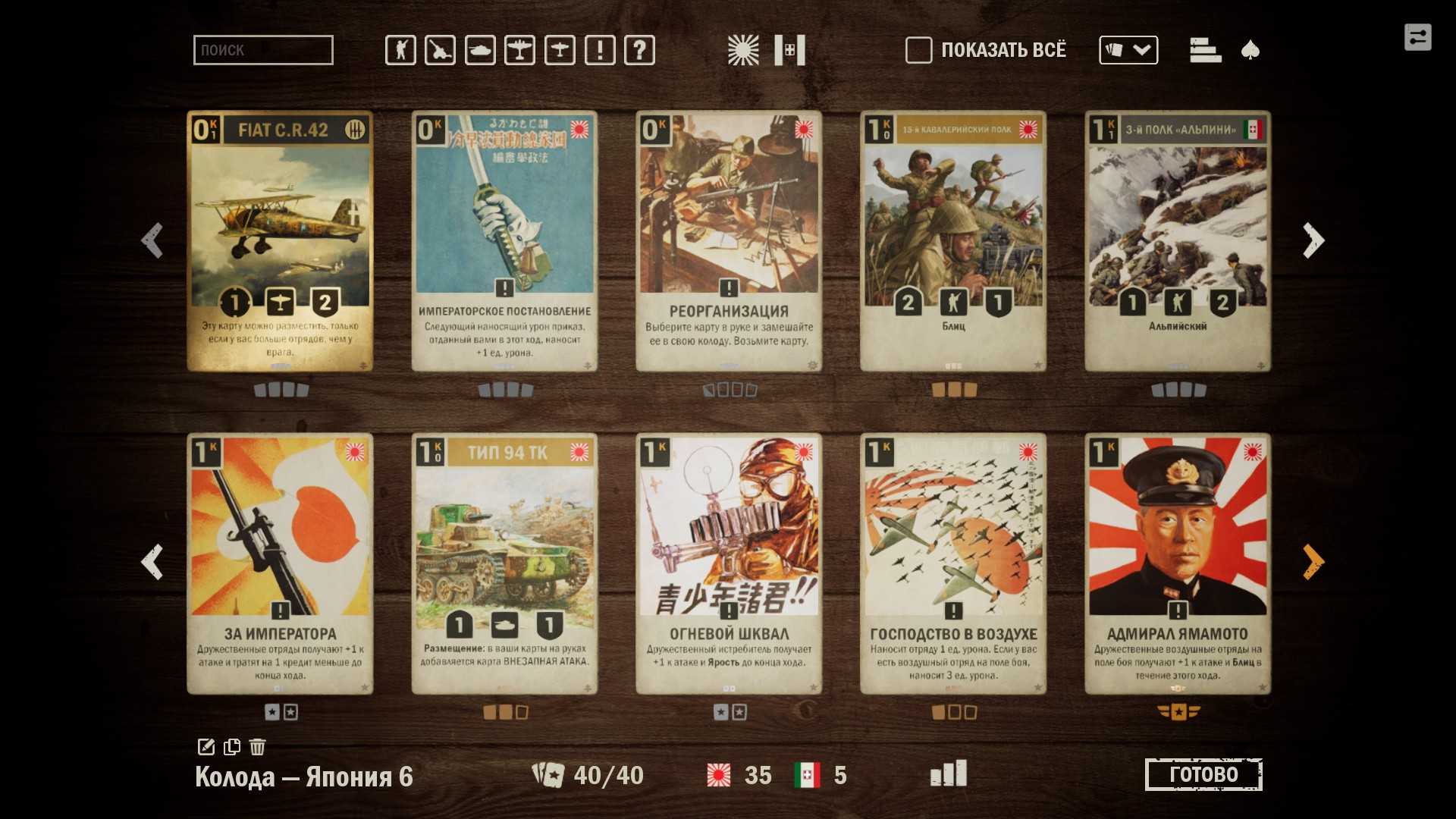Filter cards by infantry type icon

pos(400,50)
